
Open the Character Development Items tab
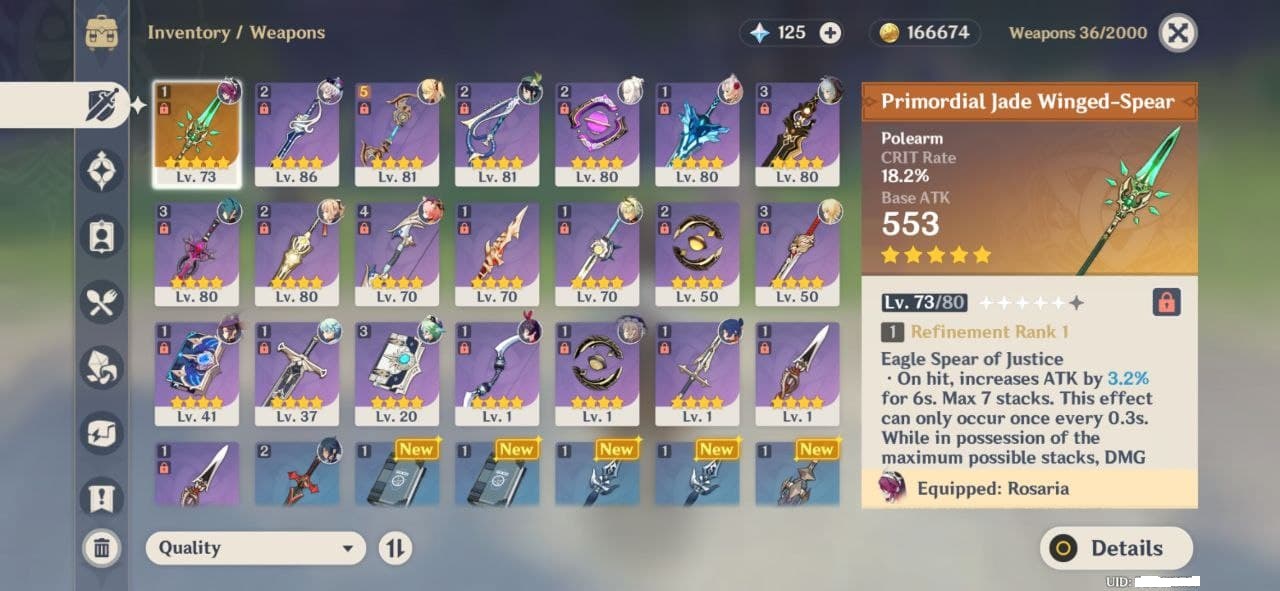pos(102,236)
